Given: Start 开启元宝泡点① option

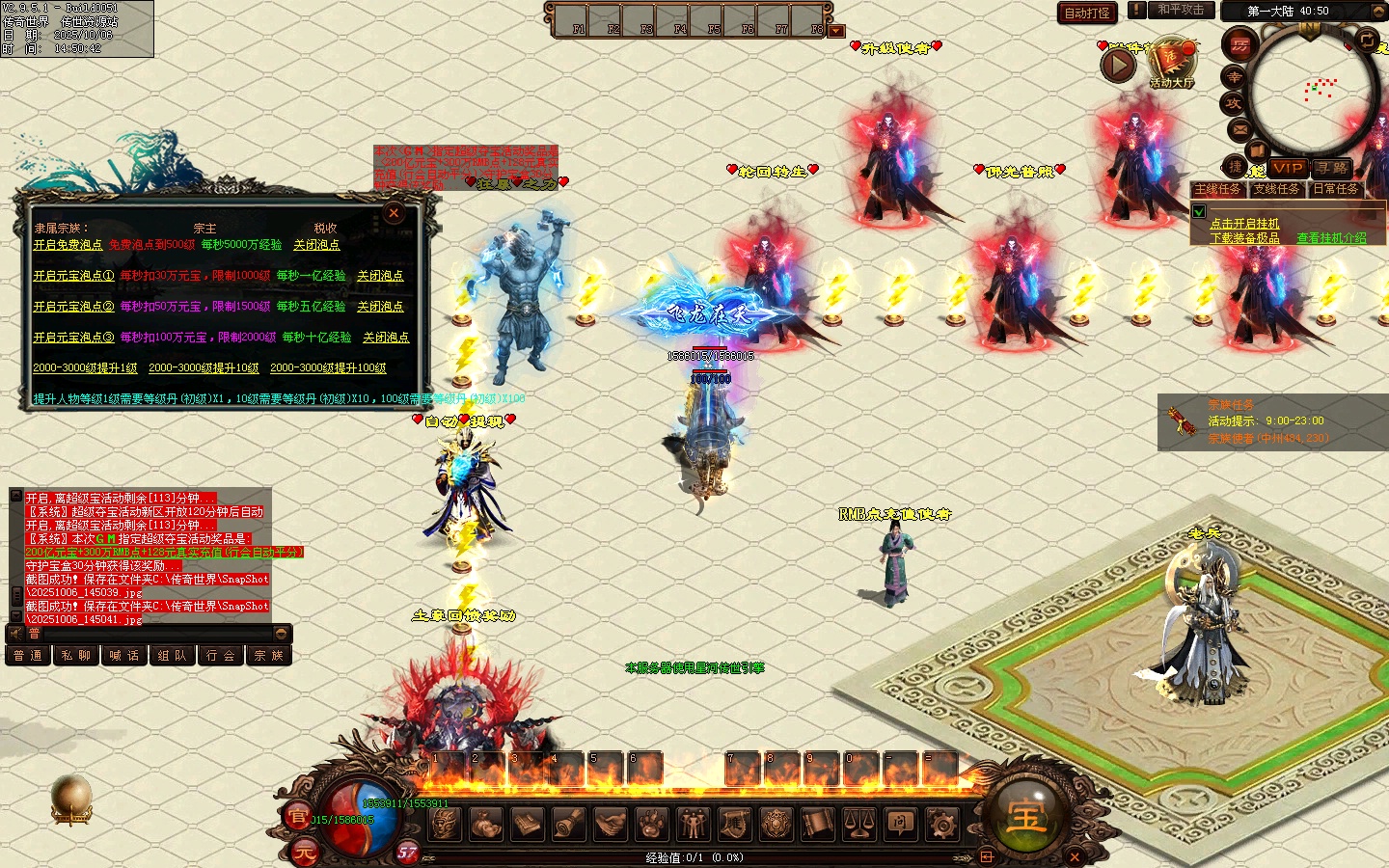Looking at the screenshot, I should pos(73,276).
